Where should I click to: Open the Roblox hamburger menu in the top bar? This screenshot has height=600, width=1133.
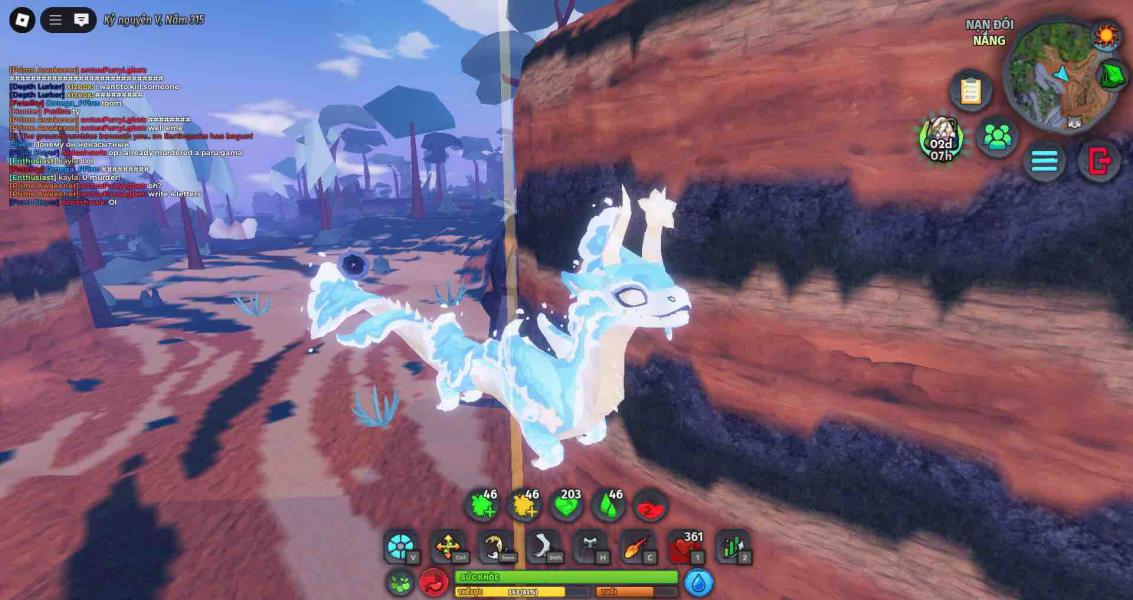coord(55,19)
